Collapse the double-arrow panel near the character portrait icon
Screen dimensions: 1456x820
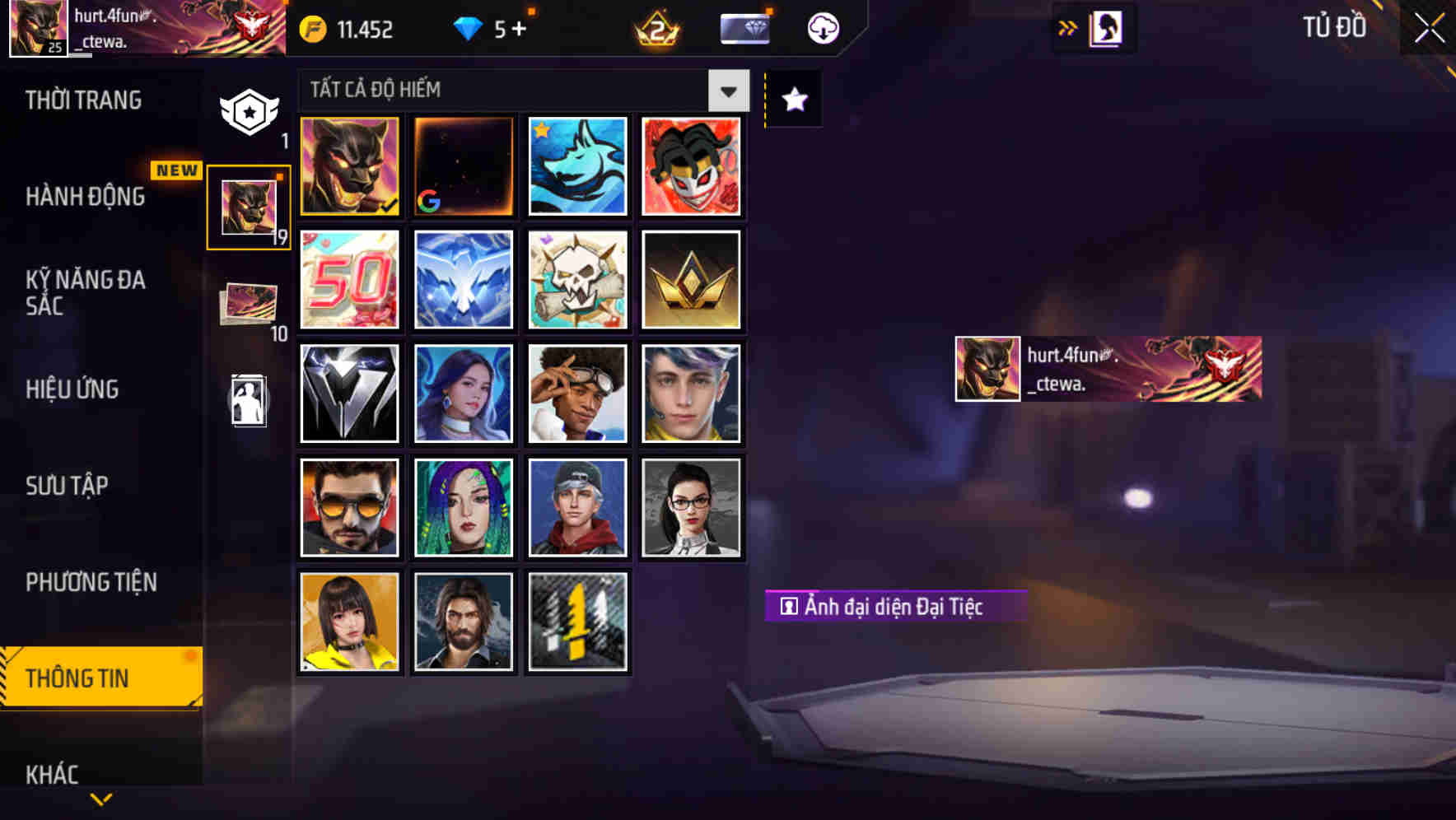[1068, 27]
